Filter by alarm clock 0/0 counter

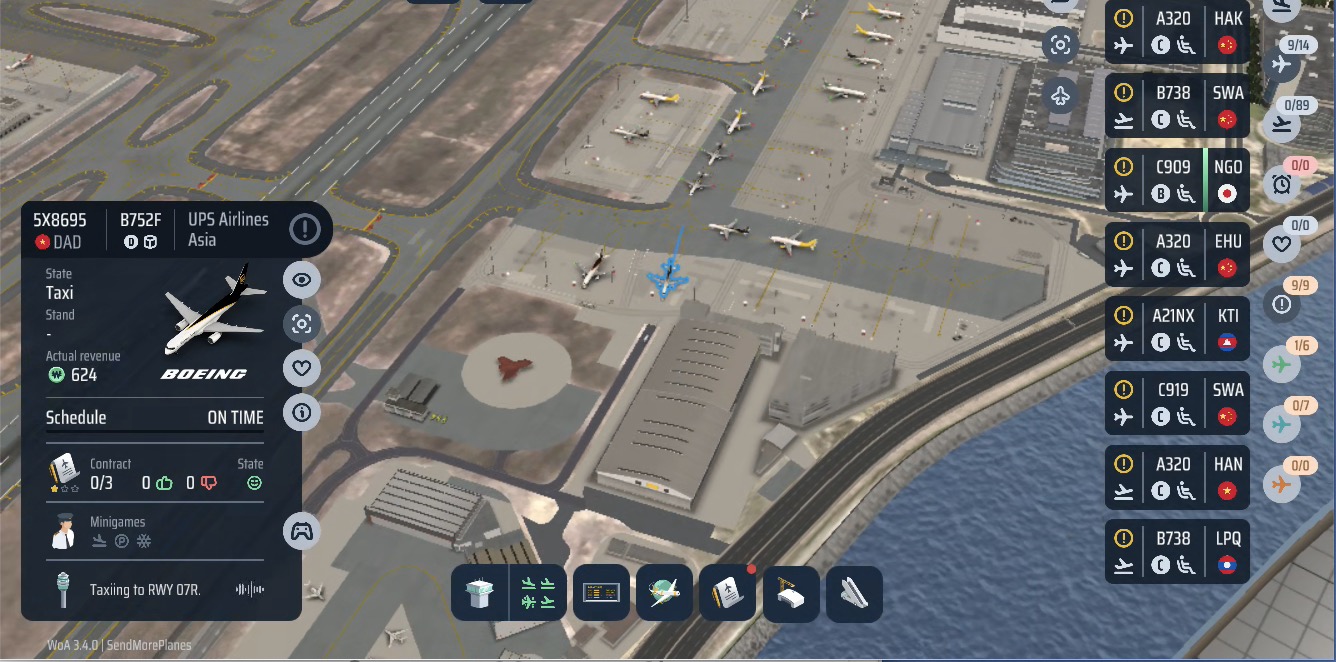[x=1281, y=184]
